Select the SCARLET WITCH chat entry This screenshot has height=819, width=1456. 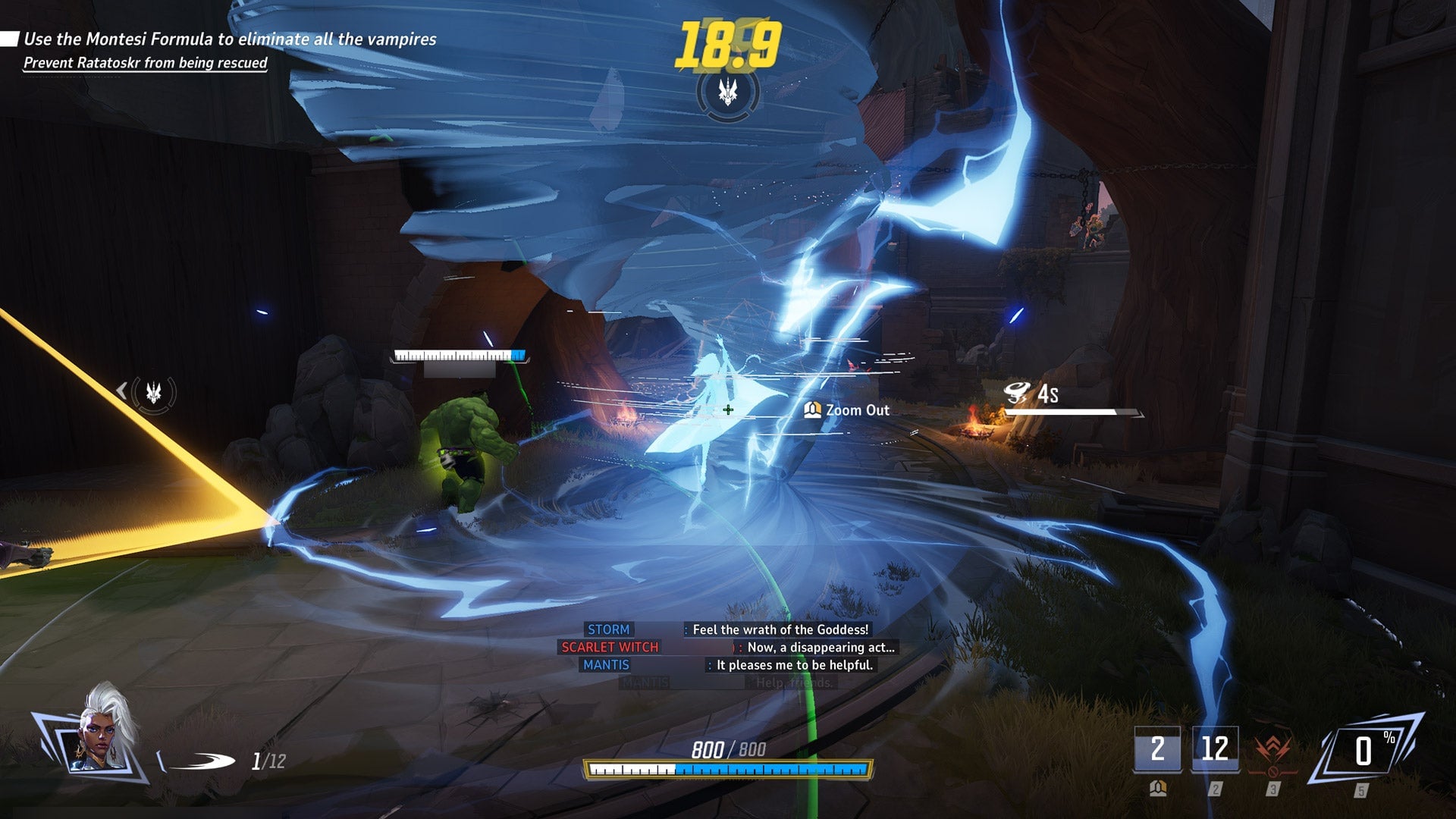[x=610, y=648]
